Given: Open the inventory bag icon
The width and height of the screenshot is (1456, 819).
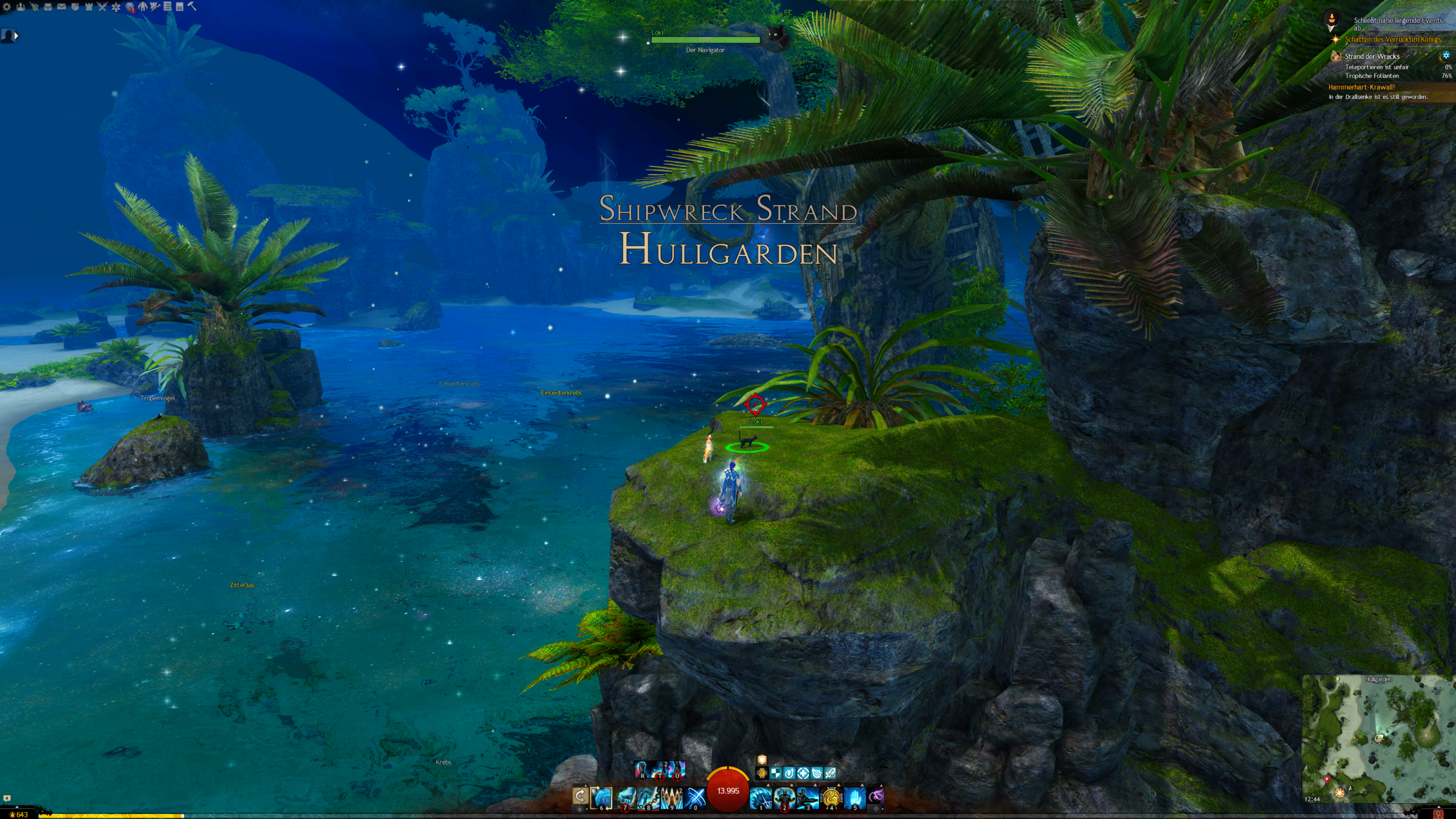Looking at the screenshot, I should coord(48,7).
